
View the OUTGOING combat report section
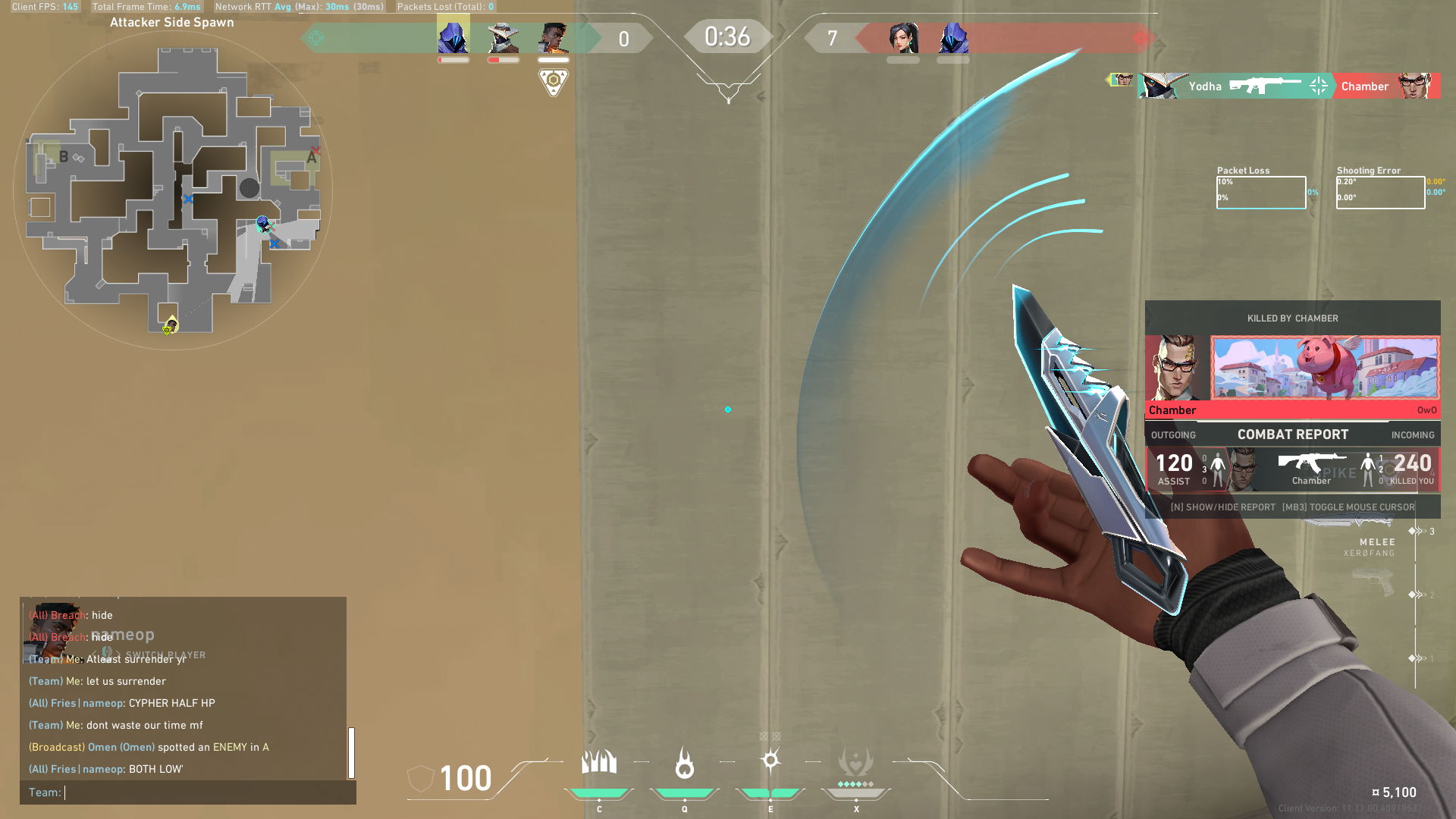coord(1172,435)
